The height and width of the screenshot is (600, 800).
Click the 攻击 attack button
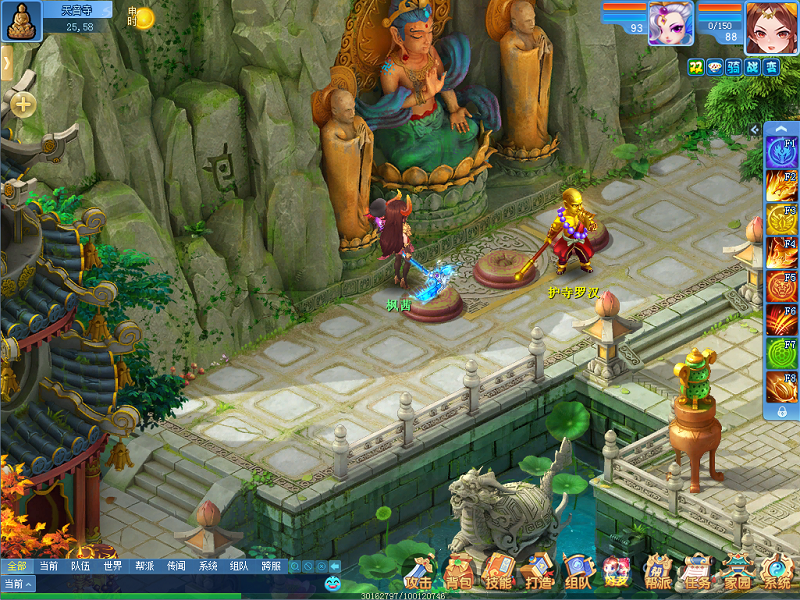pos(419,573)
